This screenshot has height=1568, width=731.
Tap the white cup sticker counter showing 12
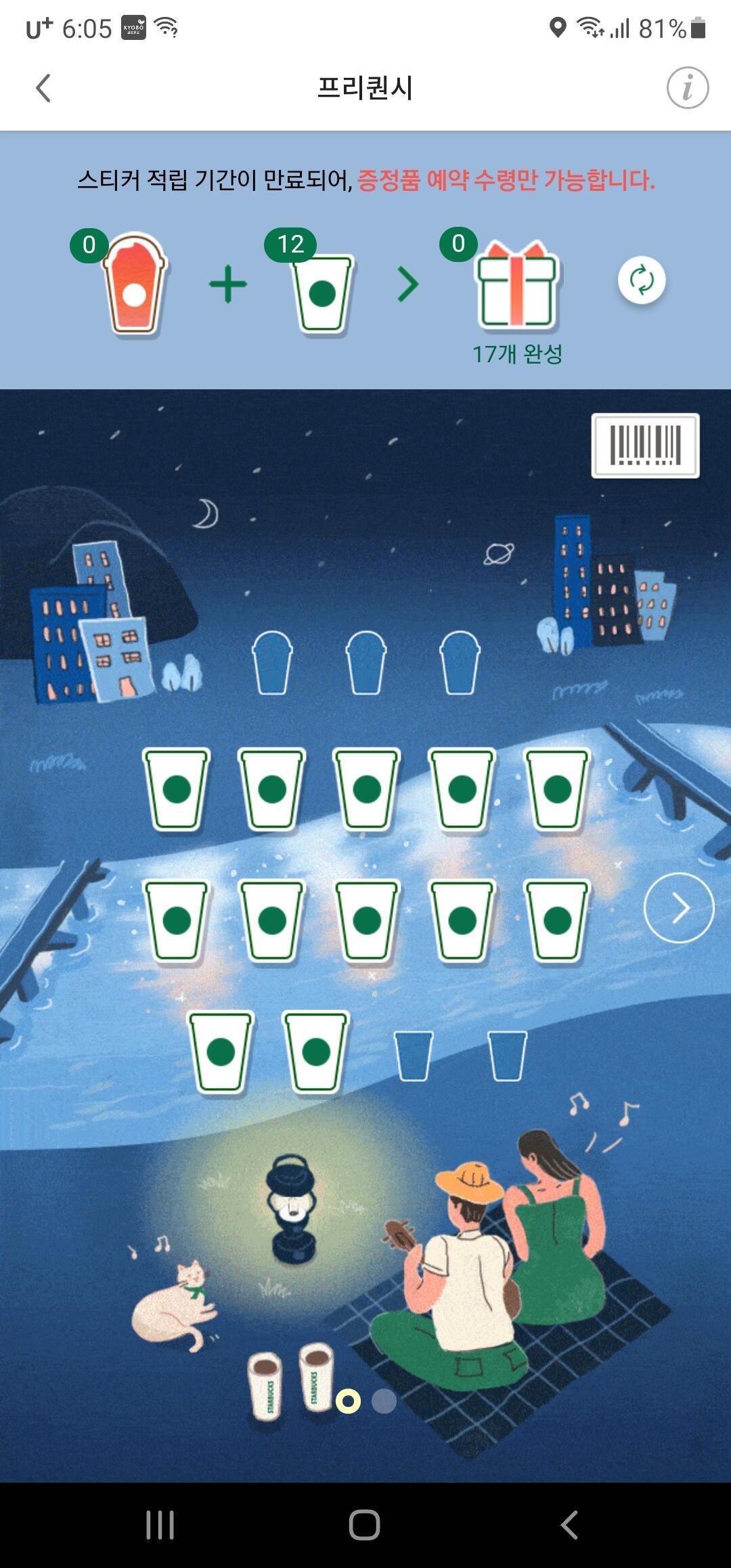[x=322, y=290]
